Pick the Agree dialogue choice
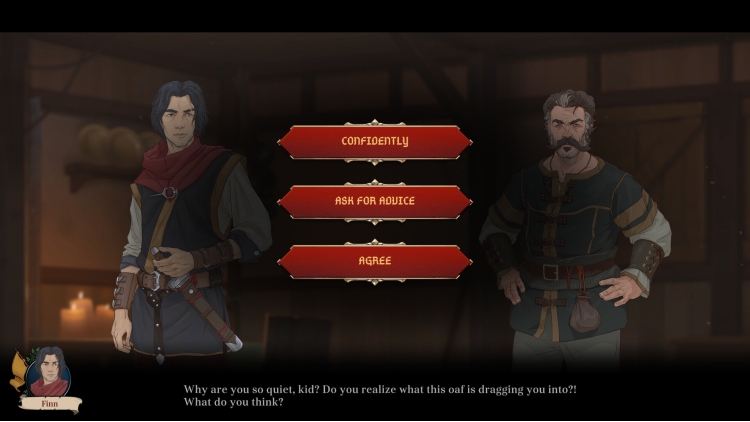 click(374, 261)
